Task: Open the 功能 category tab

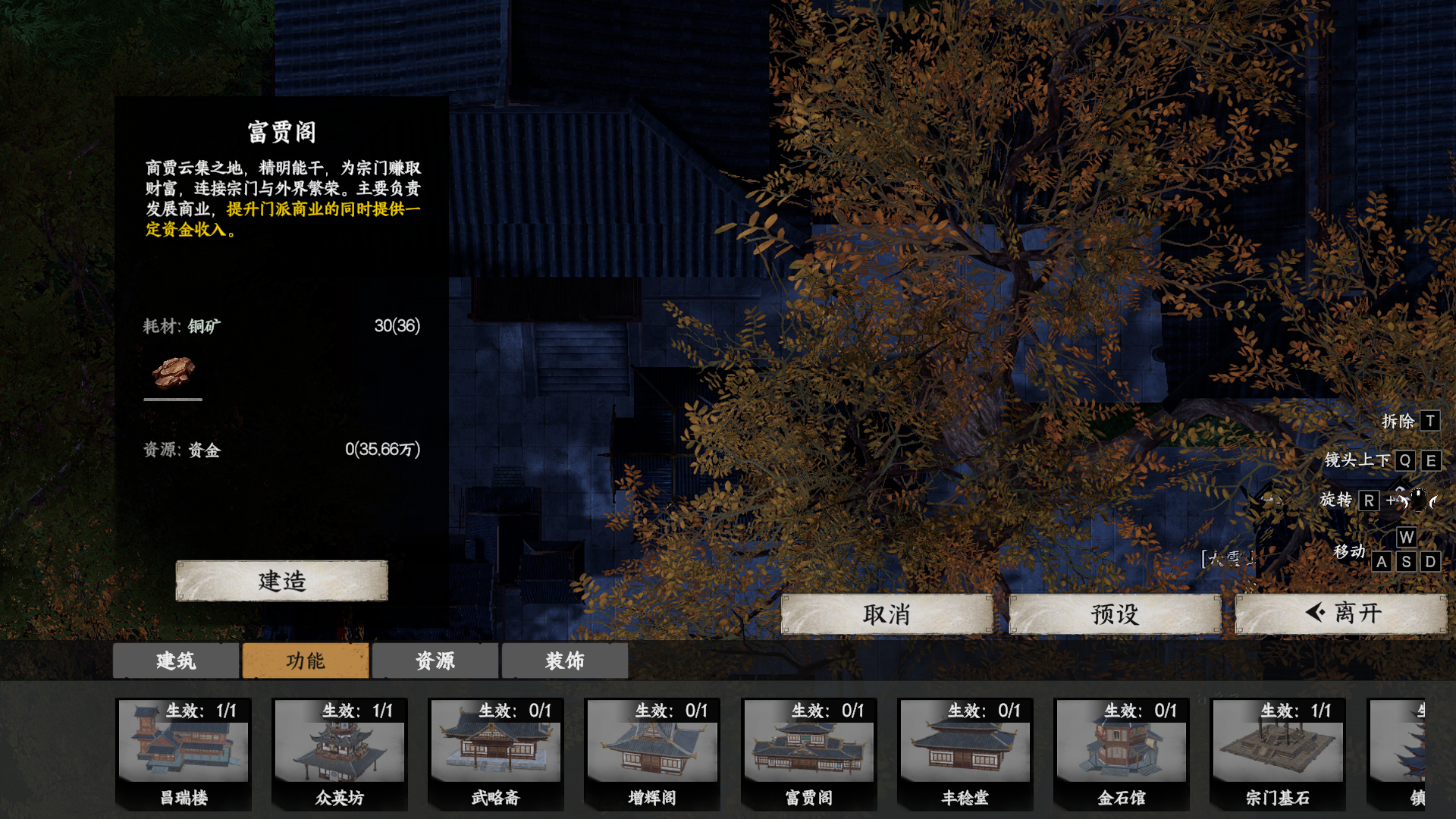Action: pos(306,661)
